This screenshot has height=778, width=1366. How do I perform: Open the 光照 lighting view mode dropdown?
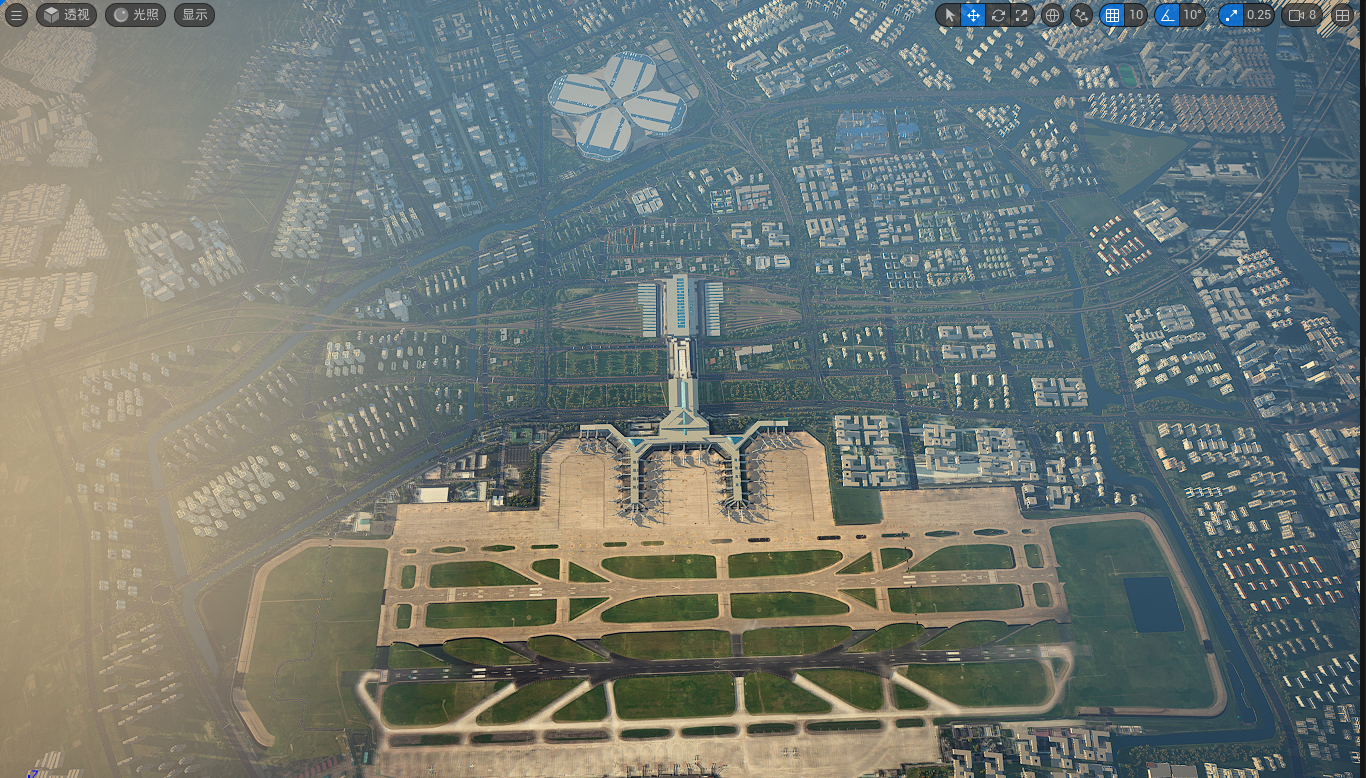pos(135,15)
